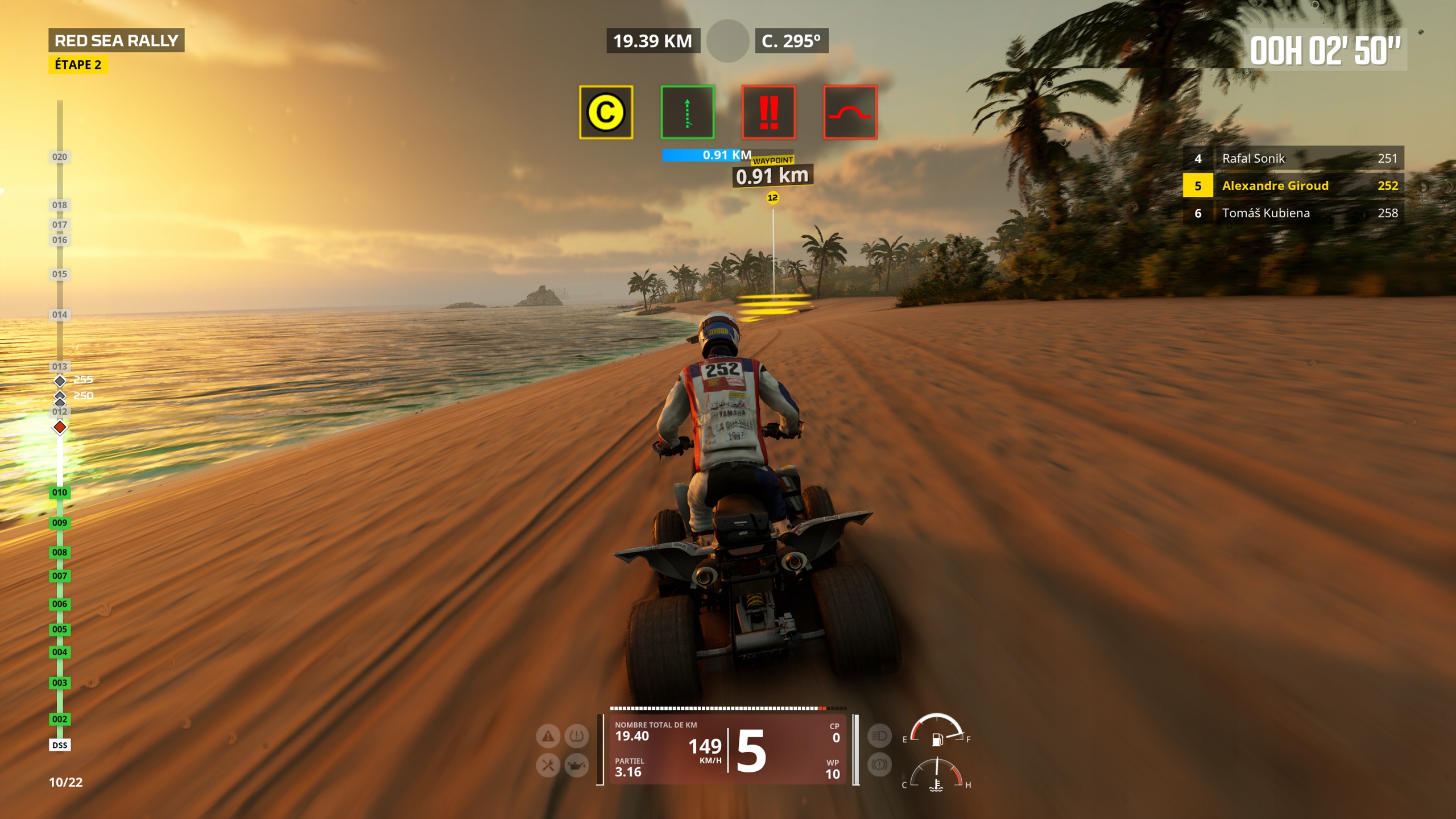Image resolution: width=1456 pixels, height=819 pixels.
Task: Select the red diamond player position marker
Action: (x=60, y=427)
